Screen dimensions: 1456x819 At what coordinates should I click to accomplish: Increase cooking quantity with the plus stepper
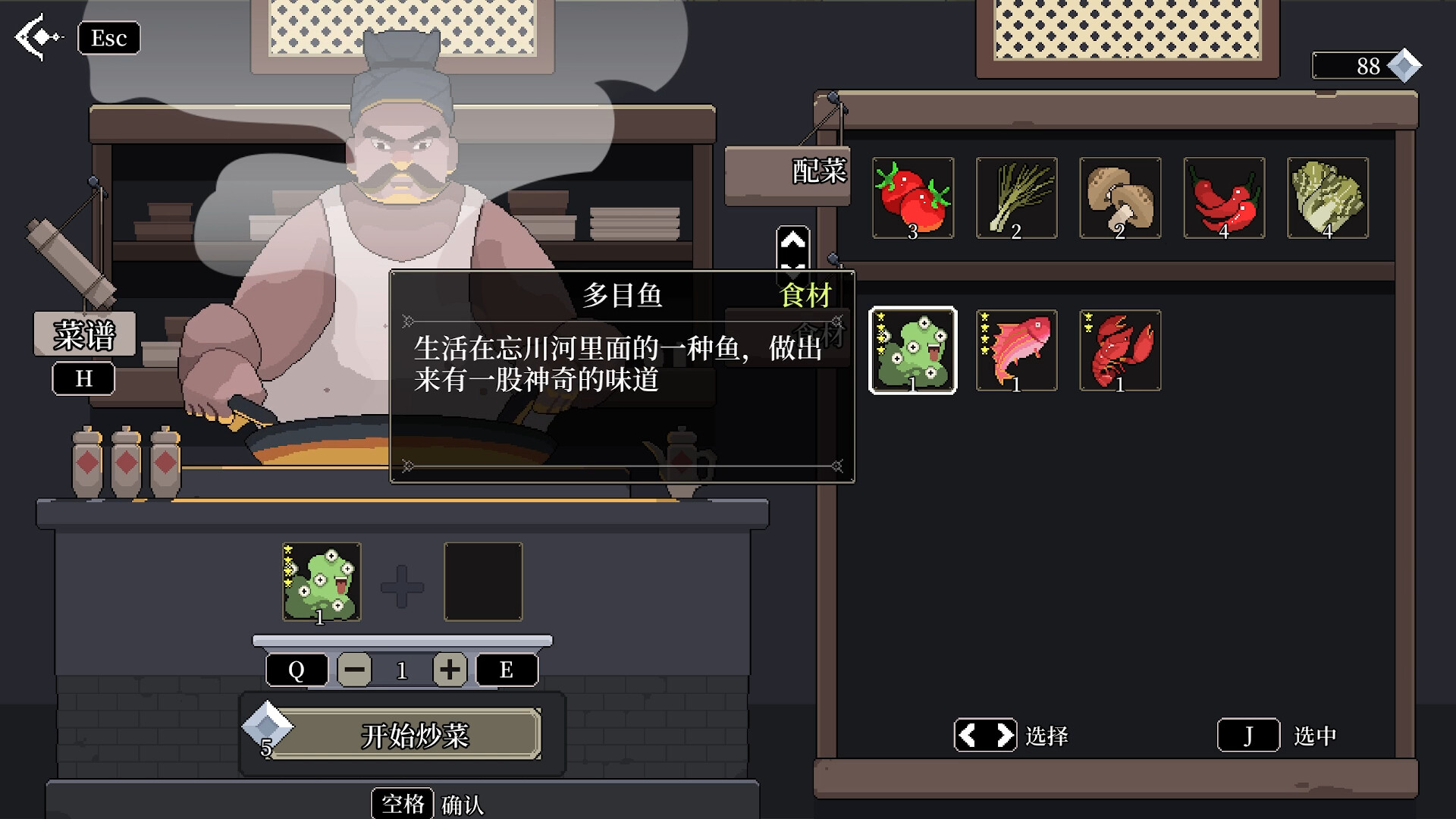point(450,669)
